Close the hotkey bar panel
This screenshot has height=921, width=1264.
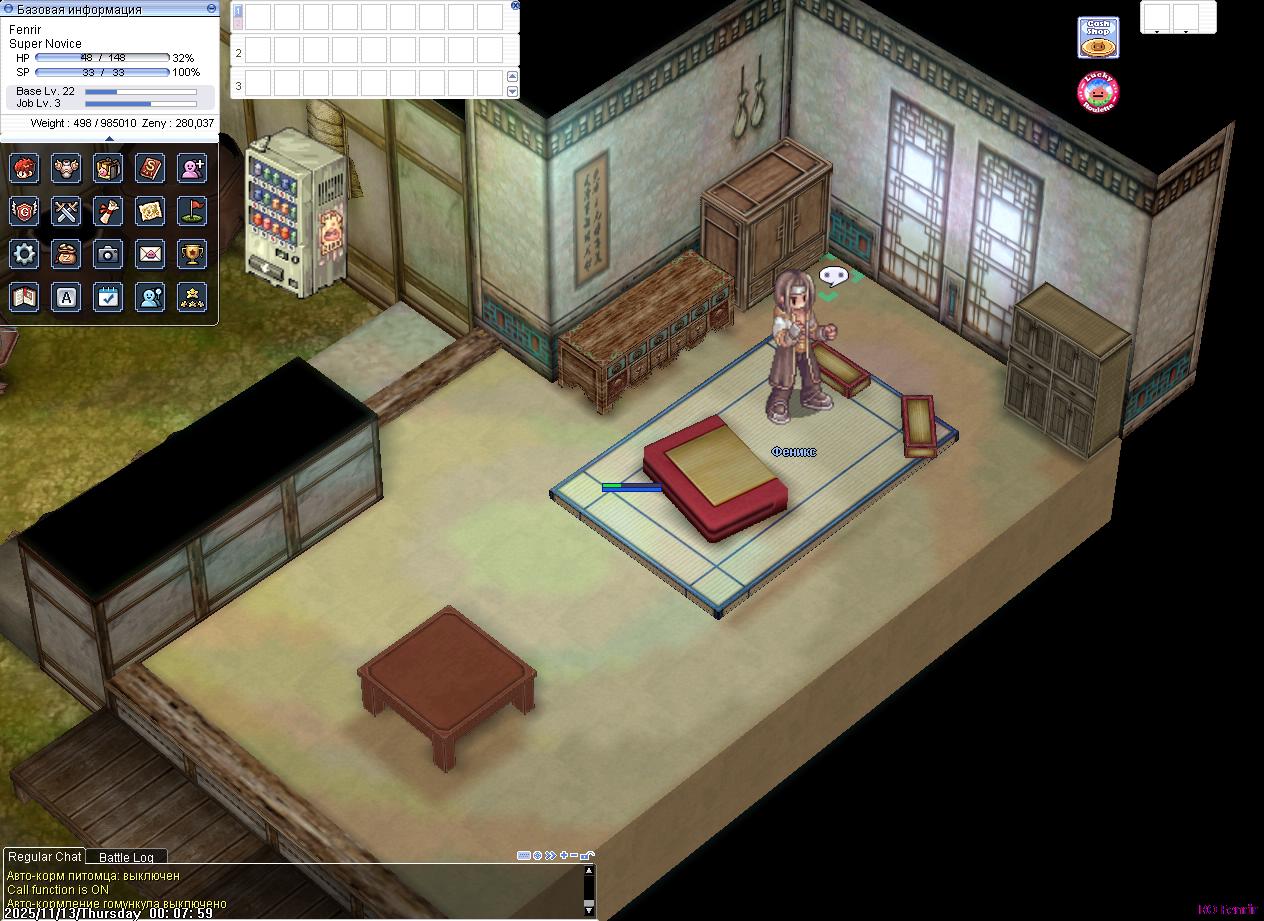coord(515,5)
